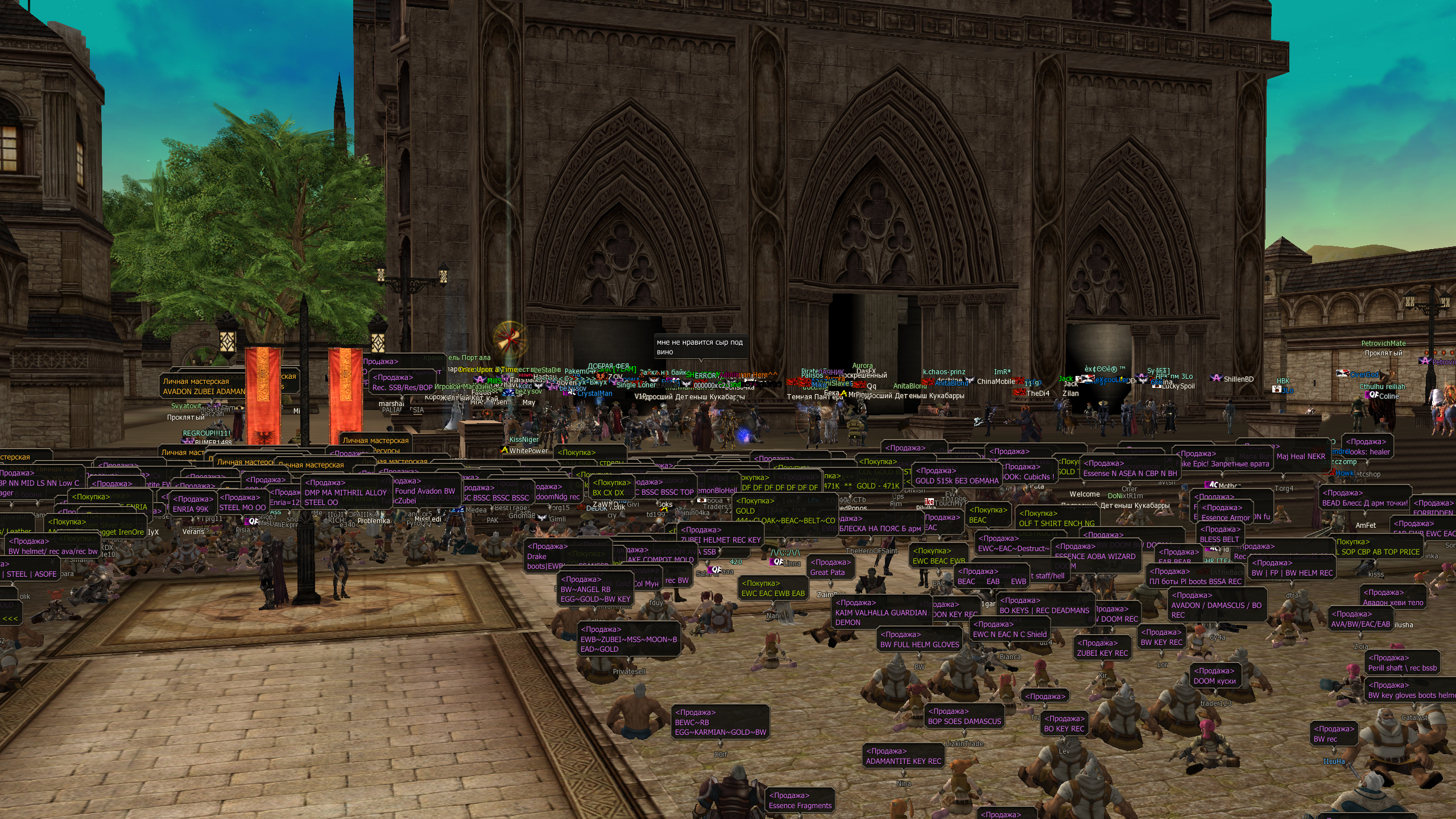The height and width of the screenshot is (819, 1456).
Task: Open the ESSENCE AOBA WIZARD sell shop
Action: [1095, 552]
